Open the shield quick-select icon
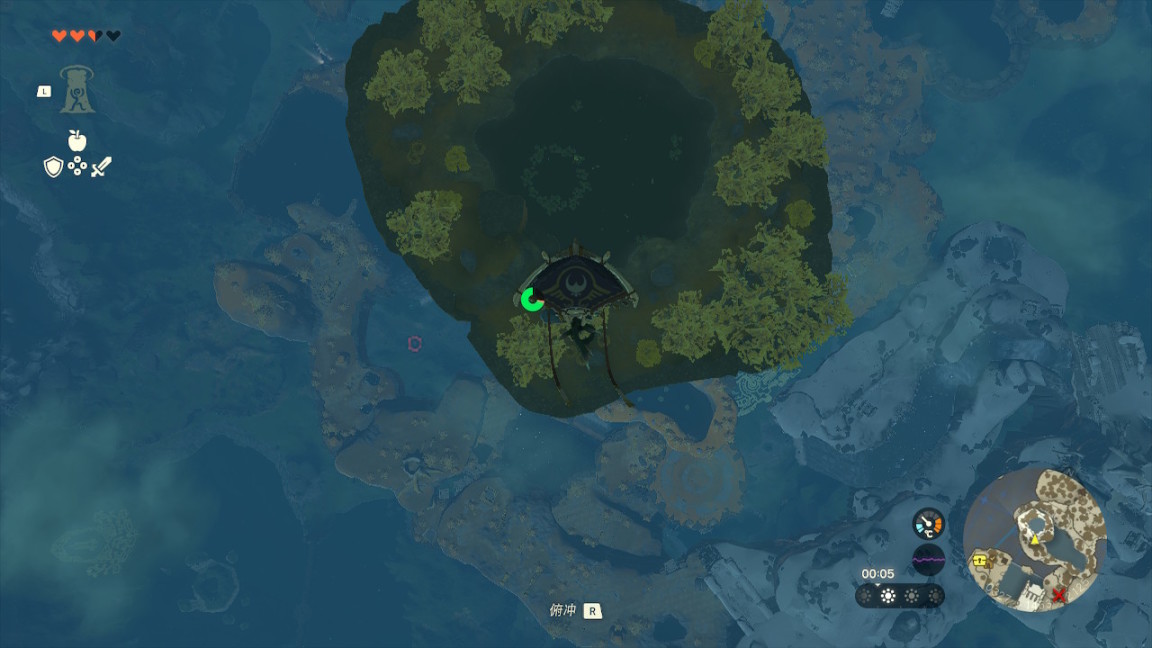This screenshot has width=1152, height=648. 53,167
